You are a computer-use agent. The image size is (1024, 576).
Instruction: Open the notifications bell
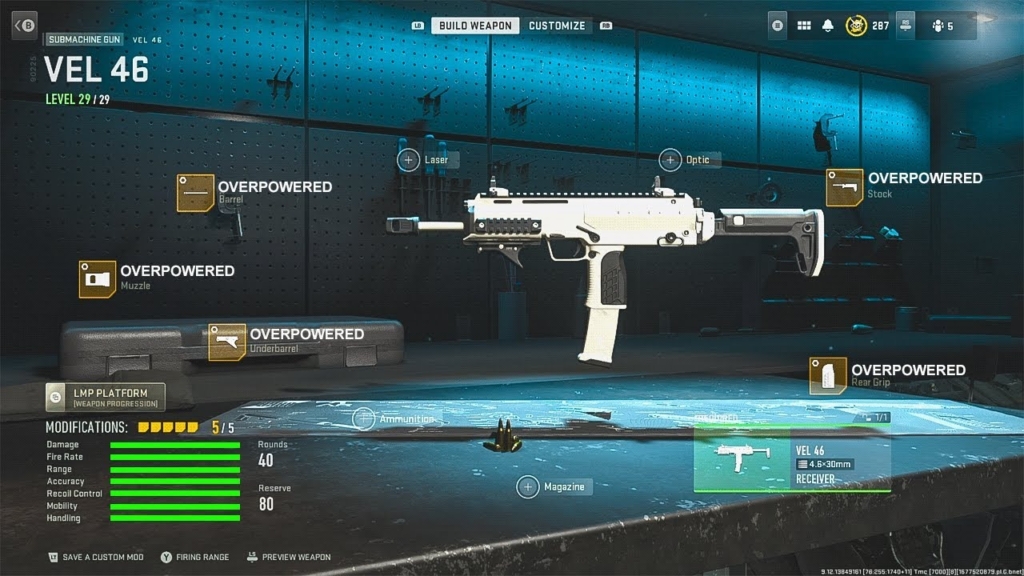pyautogui.click(x=829, y=25)
